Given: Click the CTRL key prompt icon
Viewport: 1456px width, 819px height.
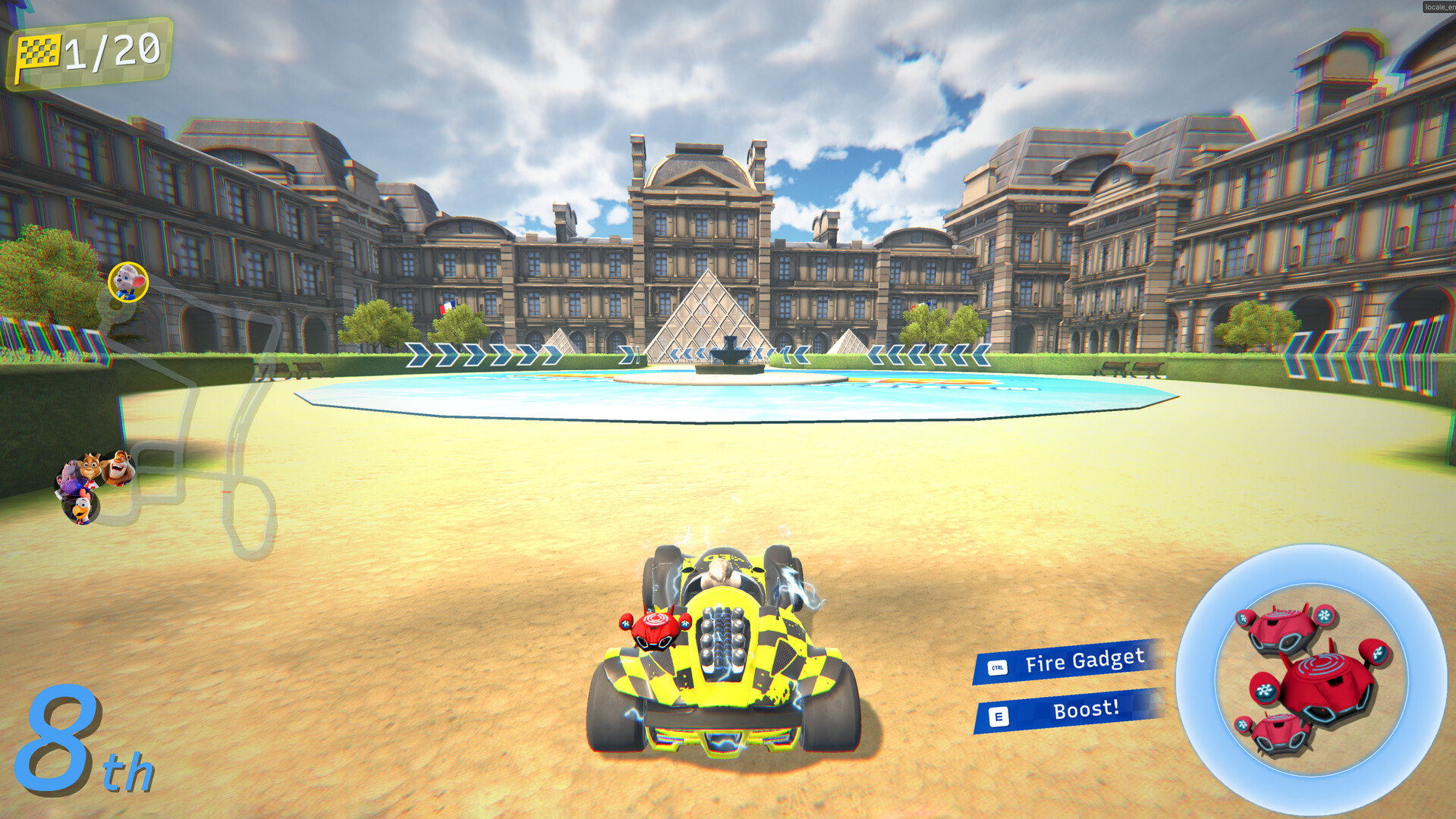Looking at the screenshot, I should pos(999,668).
